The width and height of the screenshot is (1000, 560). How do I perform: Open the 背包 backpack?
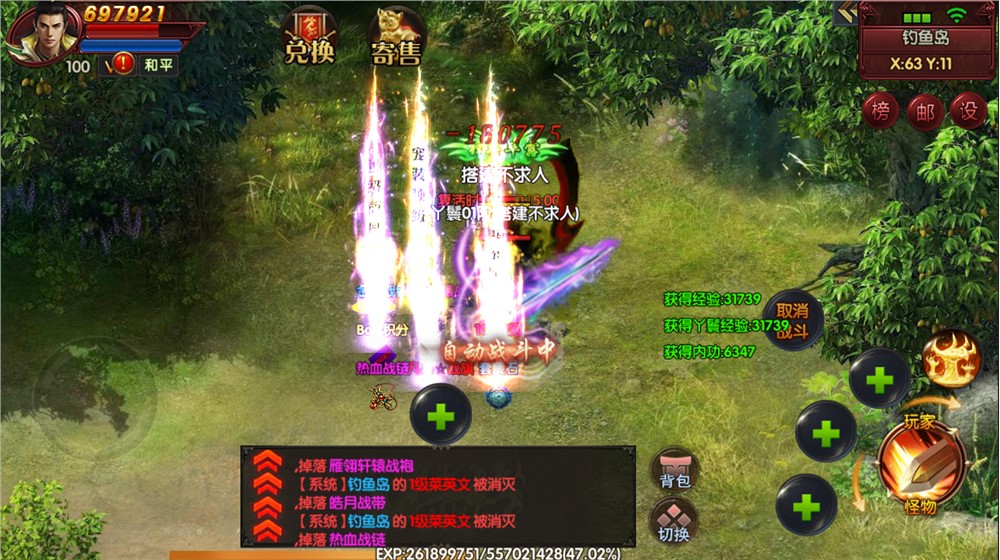[675, 470]
